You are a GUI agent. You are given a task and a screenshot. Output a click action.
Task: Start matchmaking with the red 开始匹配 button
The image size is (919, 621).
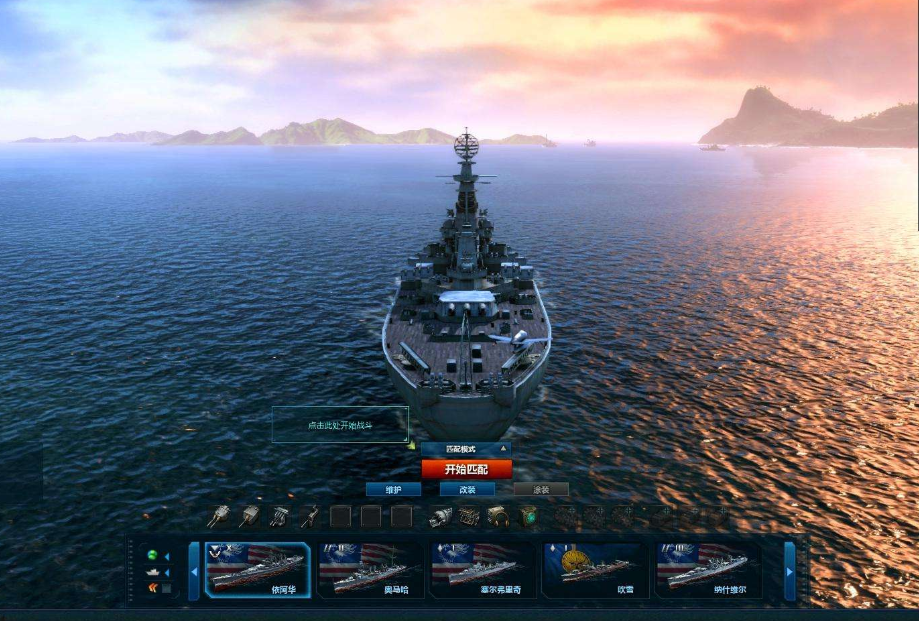click(x=466, y=469)
